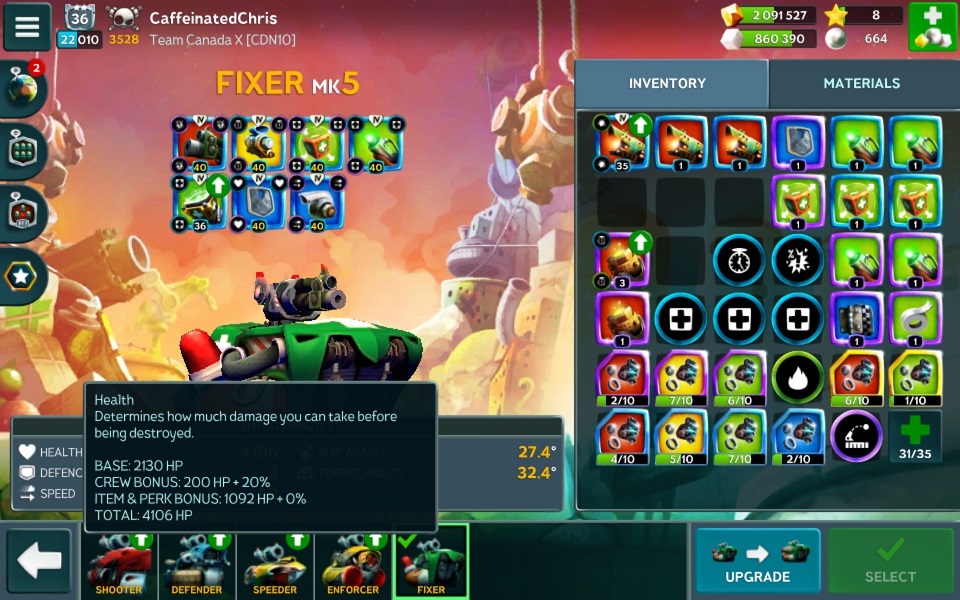Confirm with the Select button

click(889, 561)
